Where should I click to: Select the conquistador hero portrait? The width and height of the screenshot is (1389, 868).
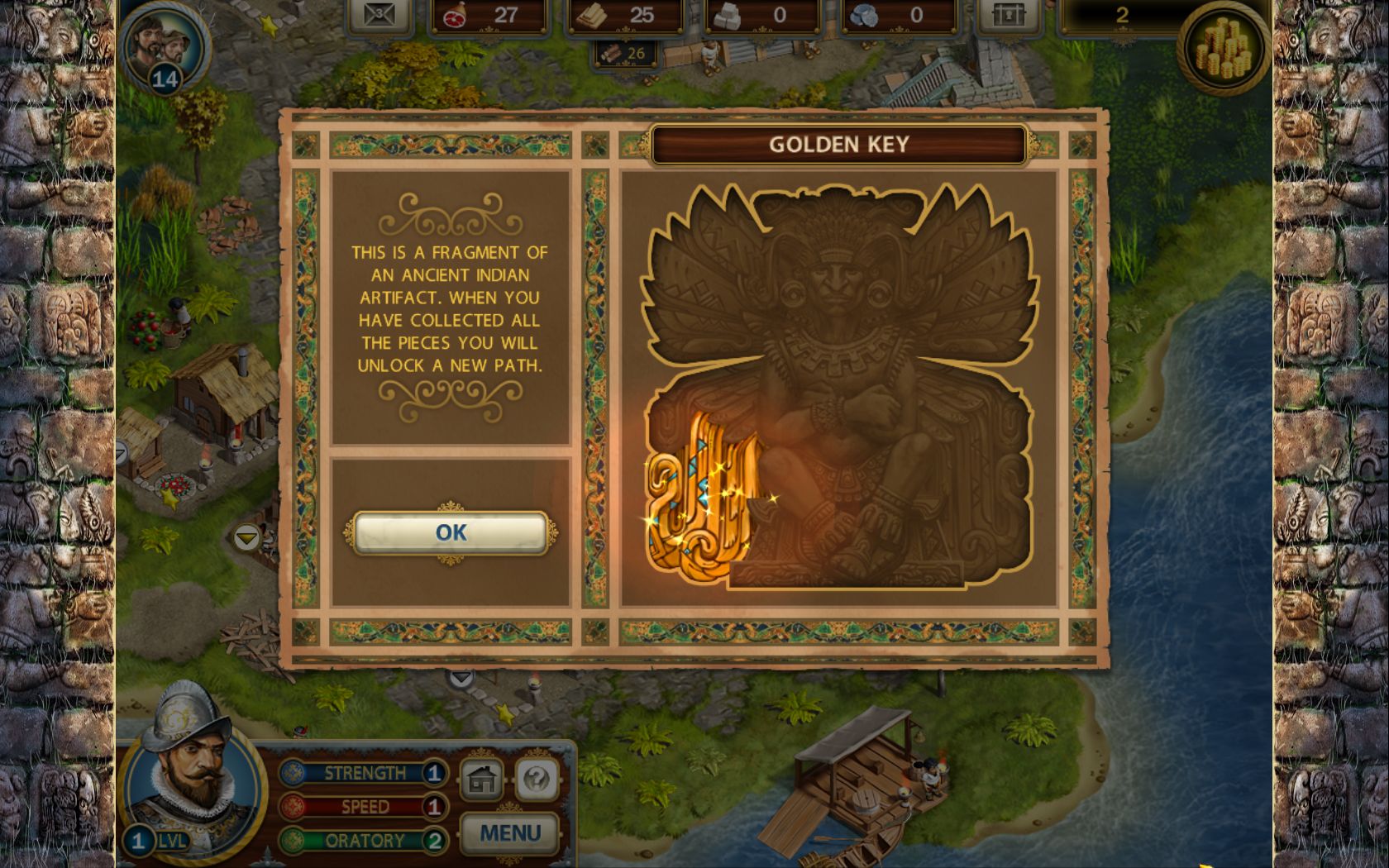(x=192, y=769)
